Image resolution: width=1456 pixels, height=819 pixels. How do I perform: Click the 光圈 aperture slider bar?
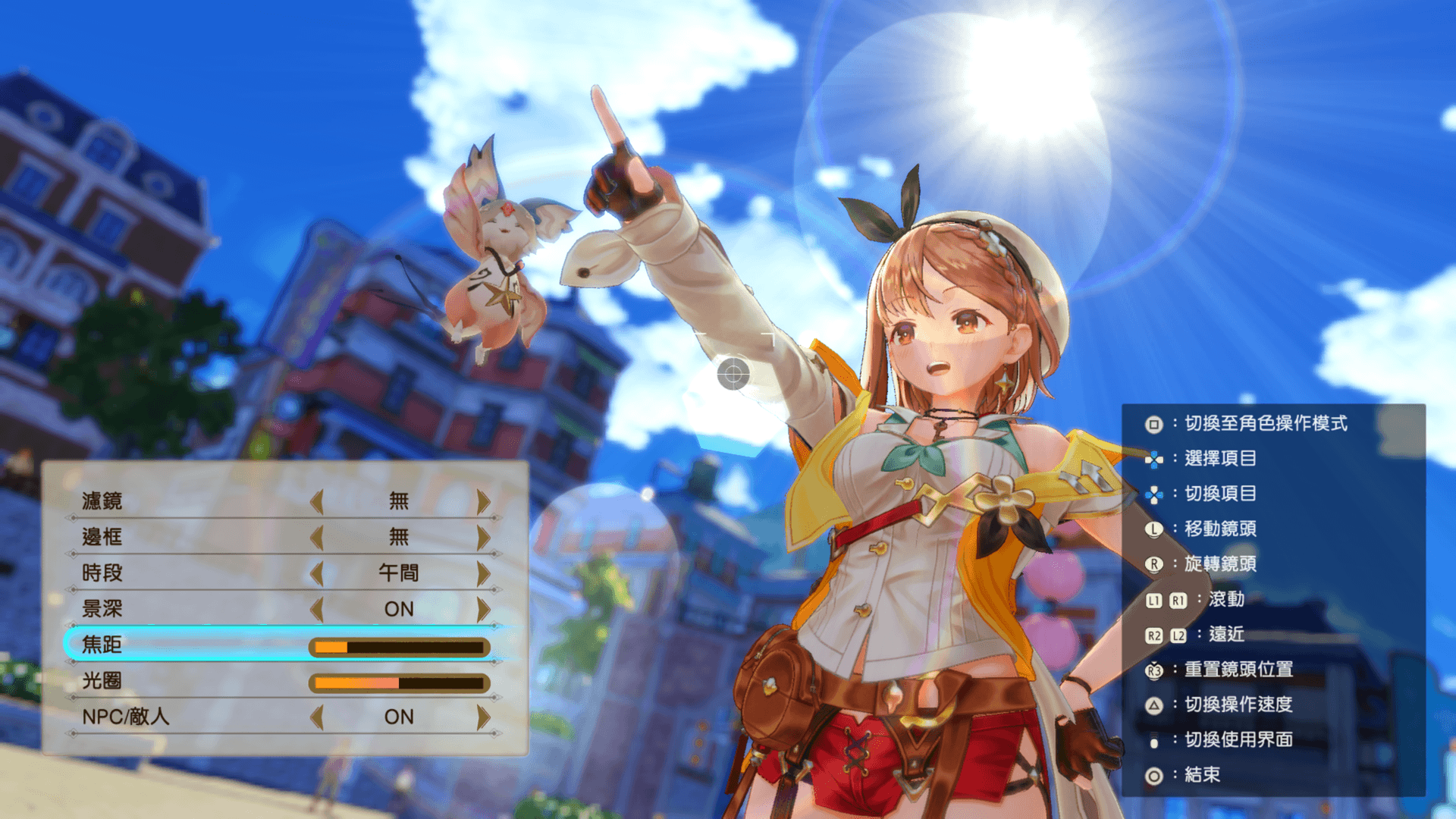(x=399, y=682)
